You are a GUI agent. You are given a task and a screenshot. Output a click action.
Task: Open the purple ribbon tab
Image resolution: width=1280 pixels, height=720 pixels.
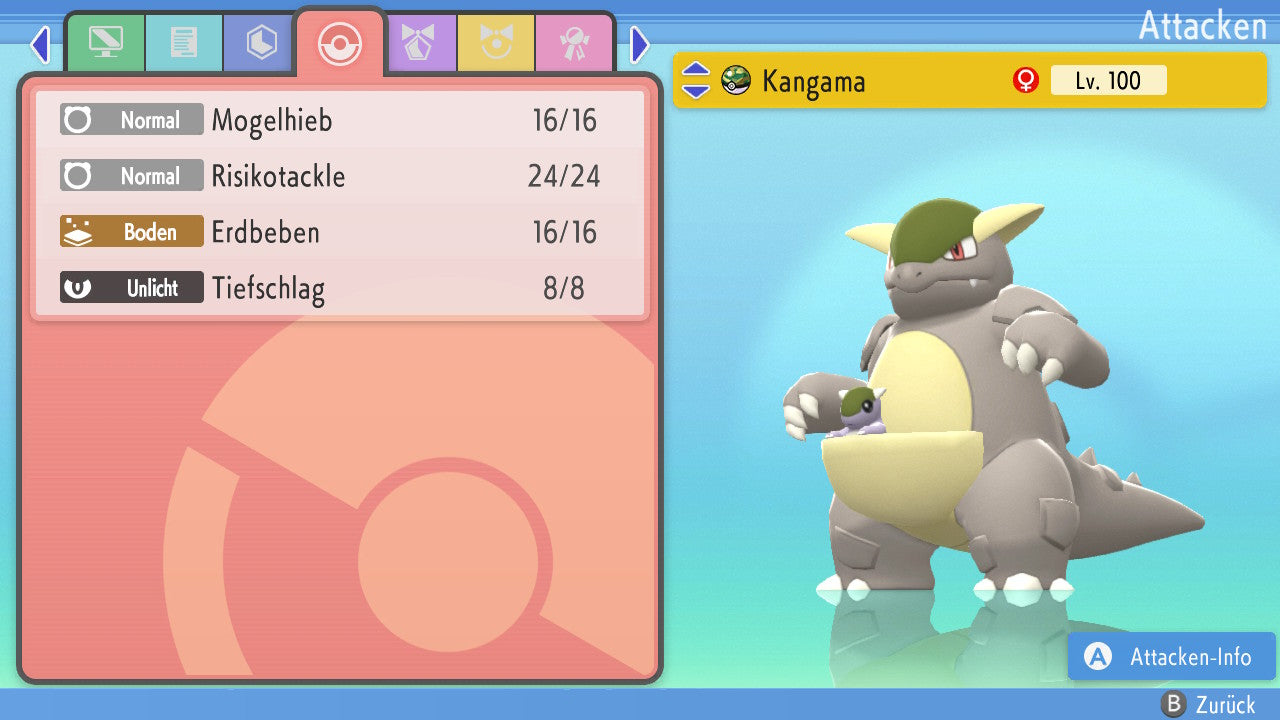coord(419,43)
